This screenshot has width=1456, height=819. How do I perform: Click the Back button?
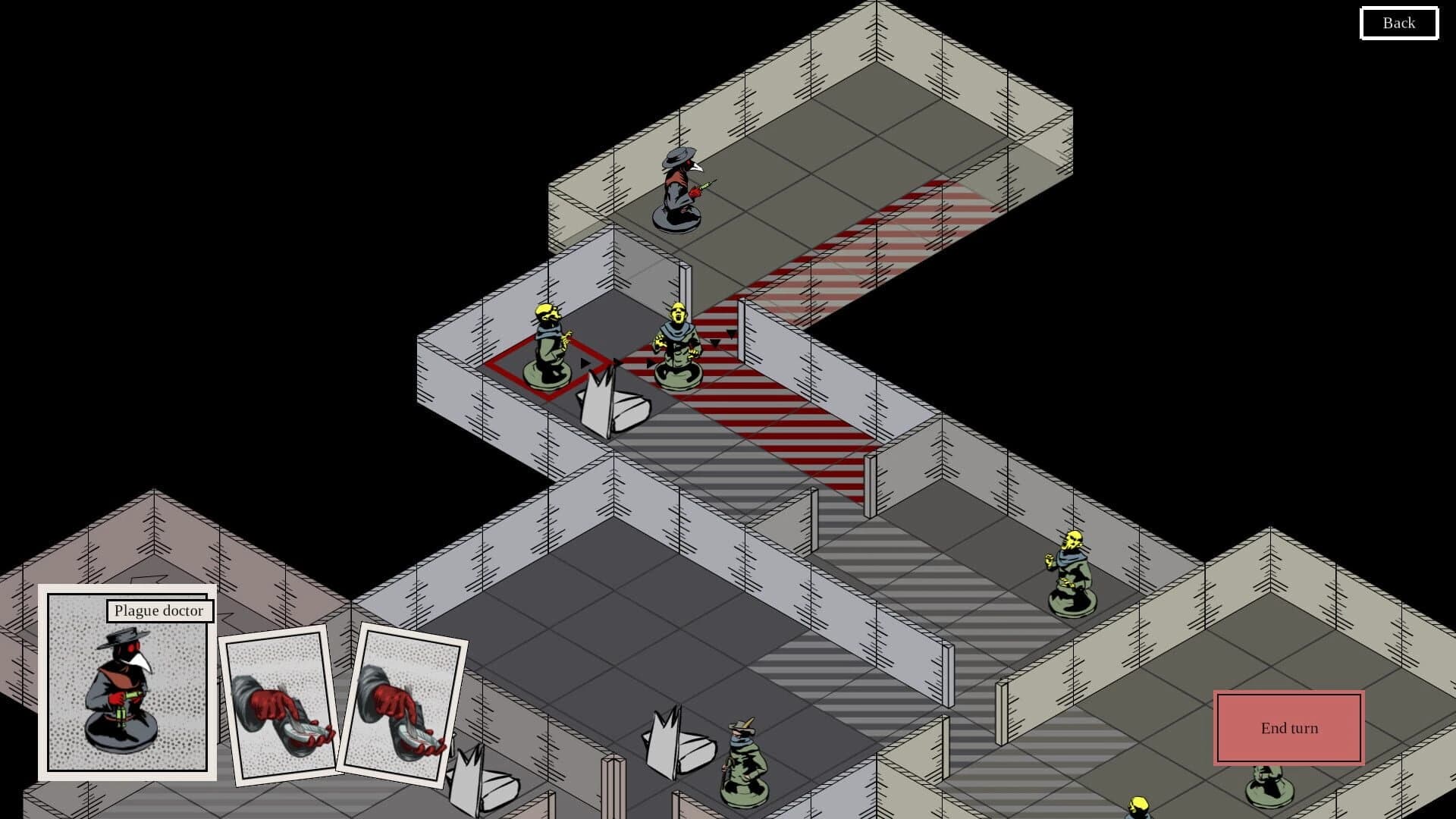click(x=1398, y=23)
